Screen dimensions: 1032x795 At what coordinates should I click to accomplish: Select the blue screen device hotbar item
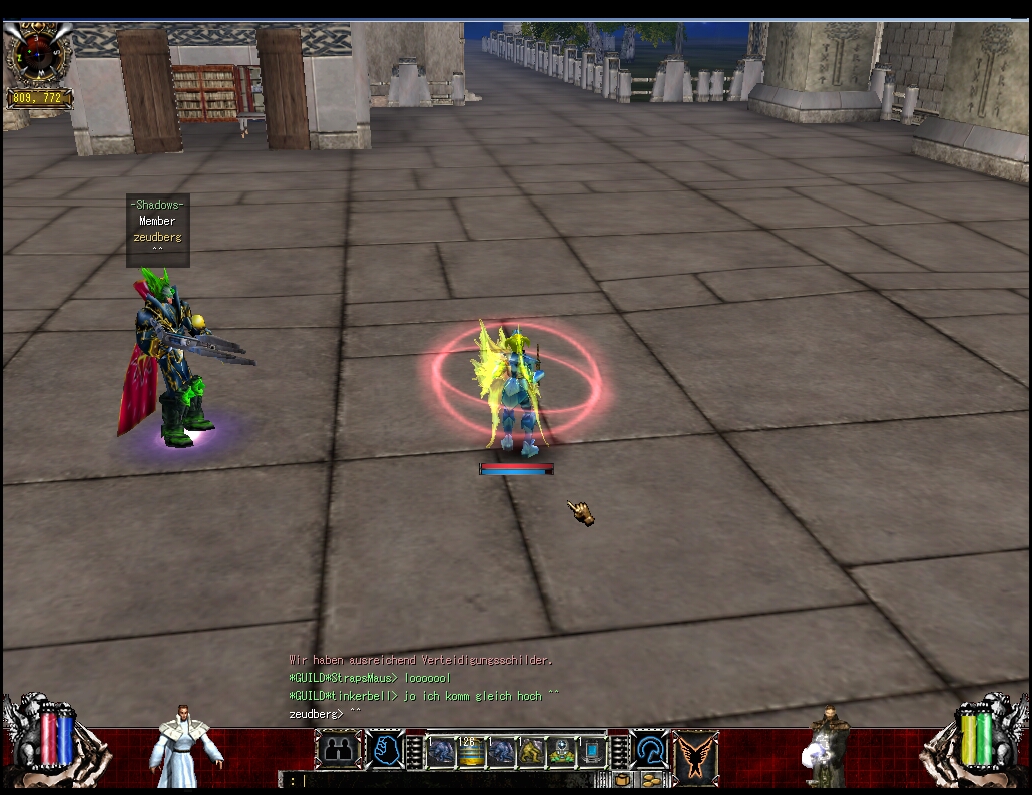pyautogui.click(x=592, y=750)
